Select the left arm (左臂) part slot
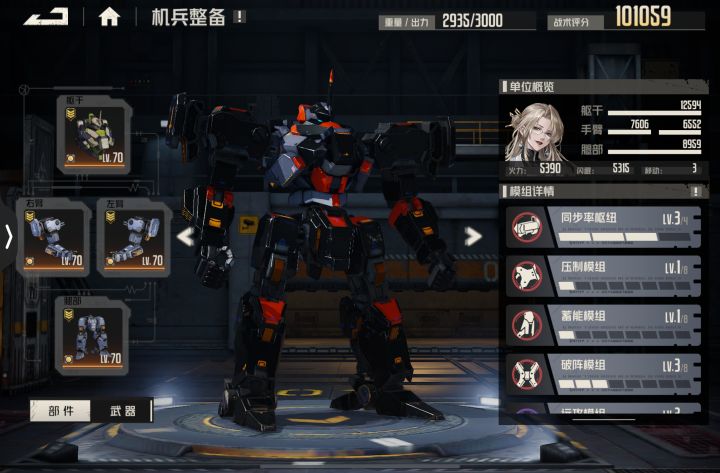 tap(131, 237)
